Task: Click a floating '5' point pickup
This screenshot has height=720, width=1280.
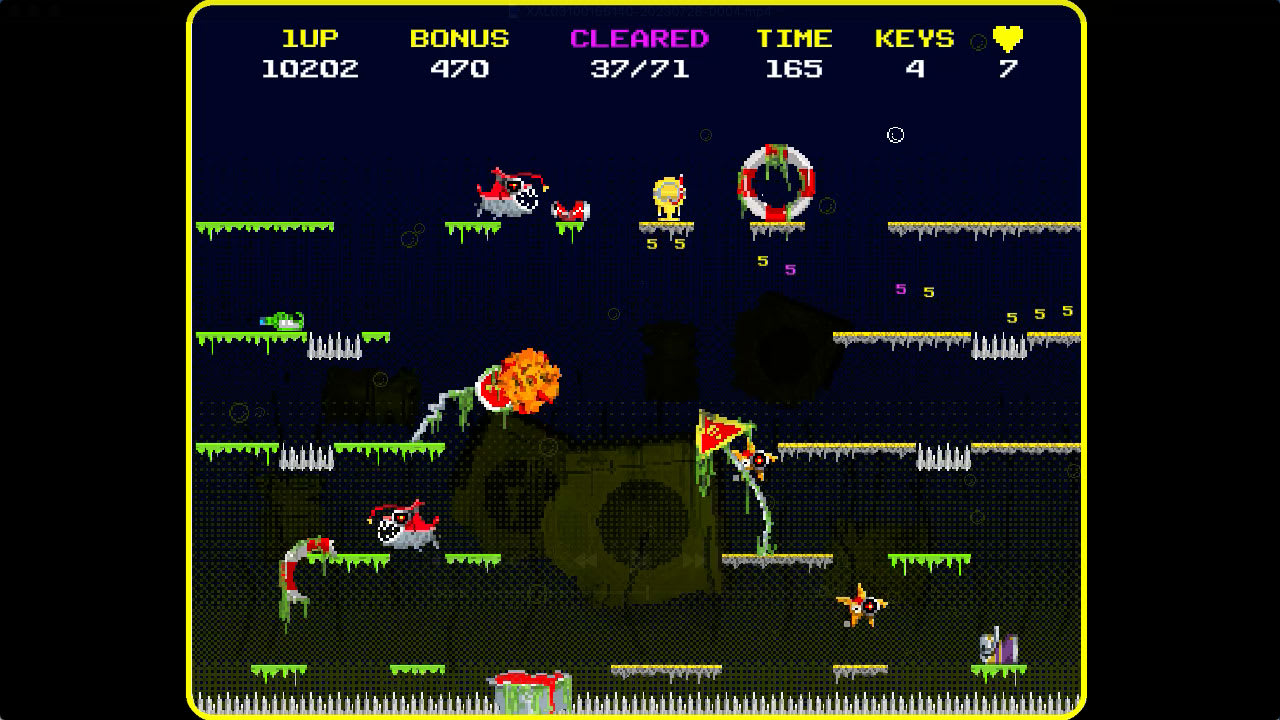Action: pyautogui.click(x=761, y=260)
